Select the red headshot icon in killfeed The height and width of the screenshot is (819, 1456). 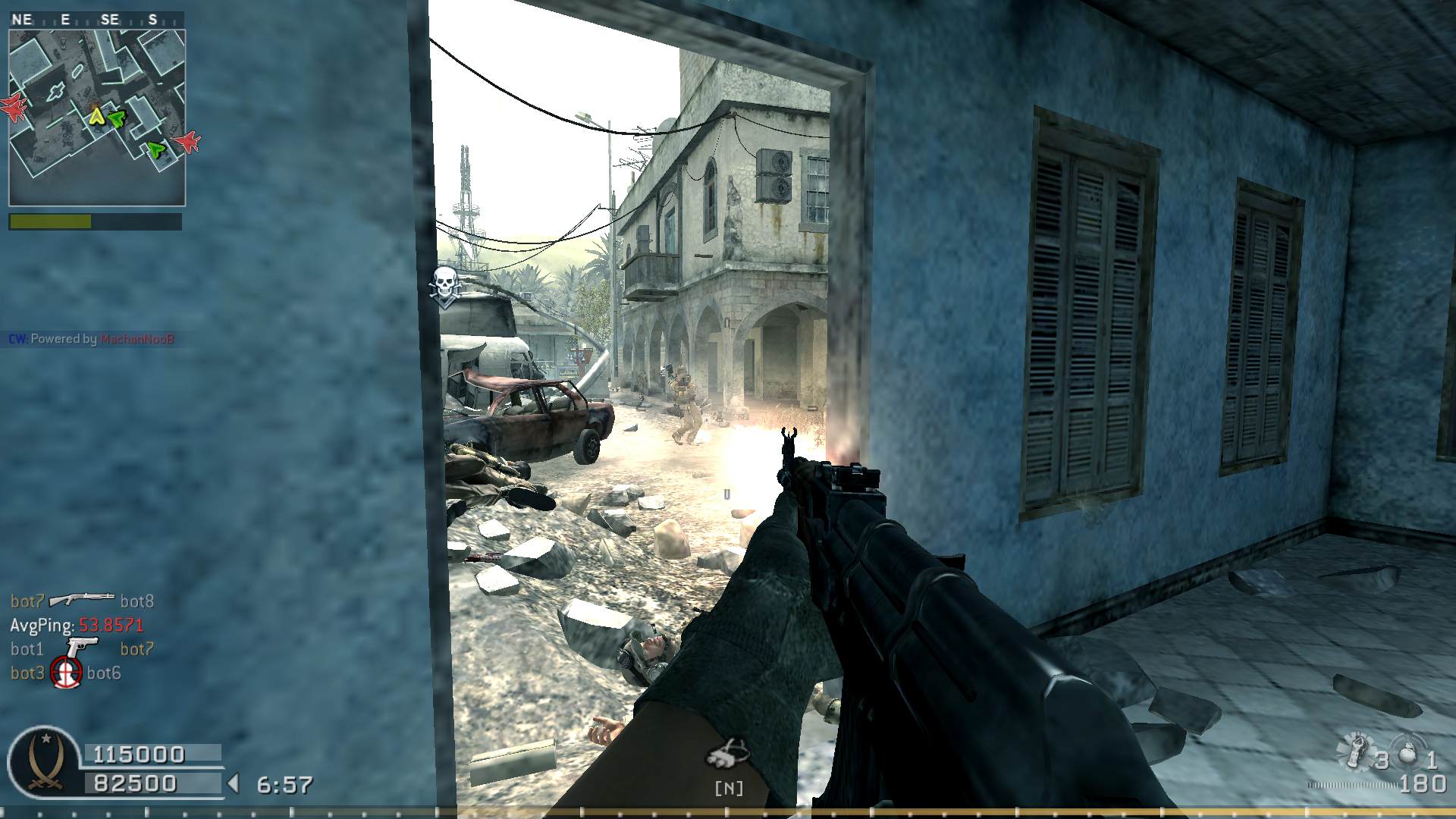(x=66, y=672)
